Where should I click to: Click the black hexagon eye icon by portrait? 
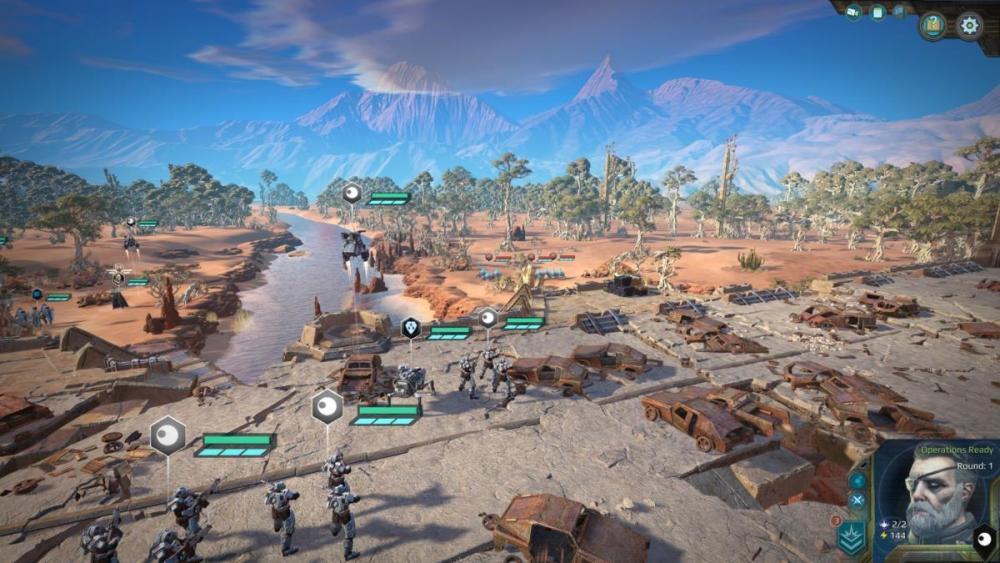[984, 541]
